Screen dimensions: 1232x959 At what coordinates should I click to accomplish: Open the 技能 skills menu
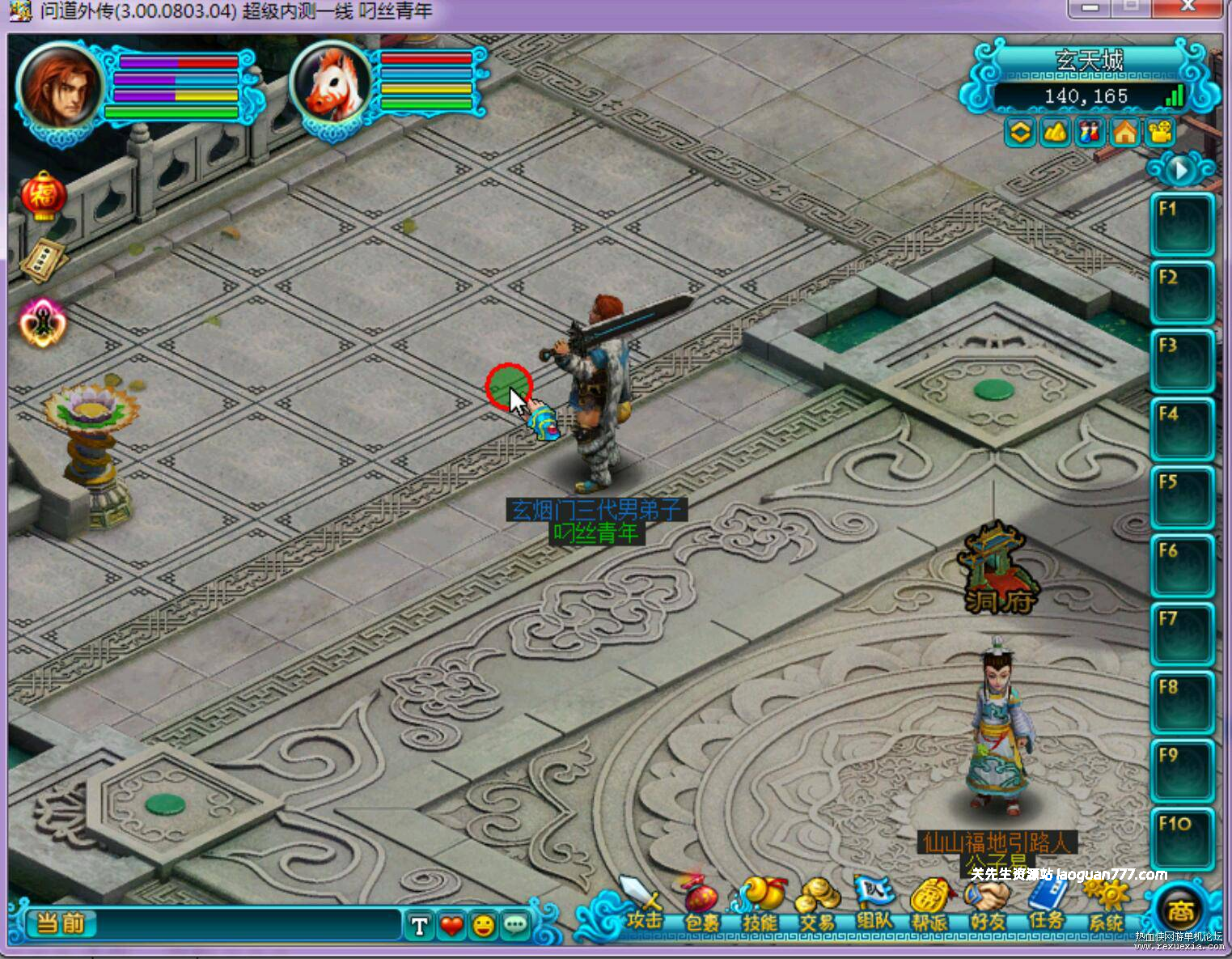tap(759, 903)
